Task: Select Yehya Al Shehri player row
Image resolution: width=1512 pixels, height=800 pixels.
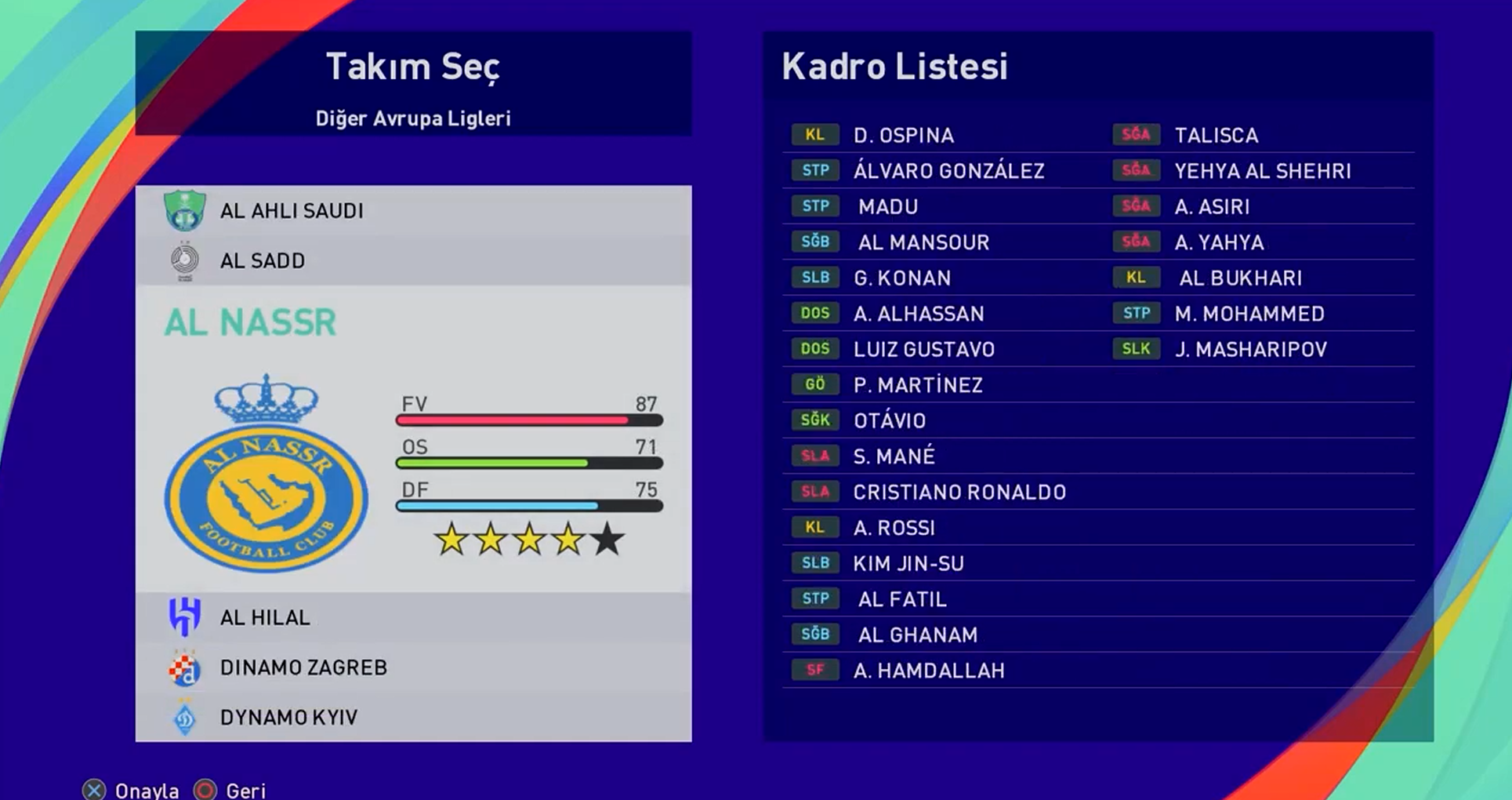Action: pos(1262,171)
